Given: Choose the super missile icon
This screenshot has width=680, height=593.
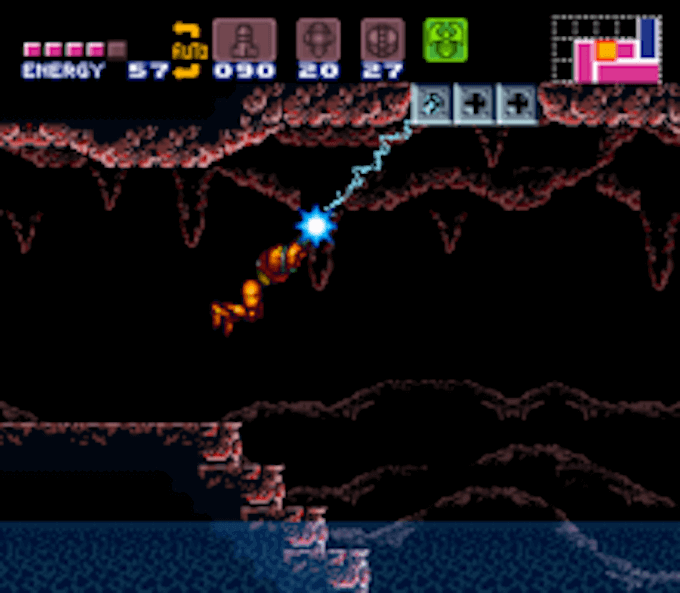Looking at the screenshot, I should coord(317,40).
